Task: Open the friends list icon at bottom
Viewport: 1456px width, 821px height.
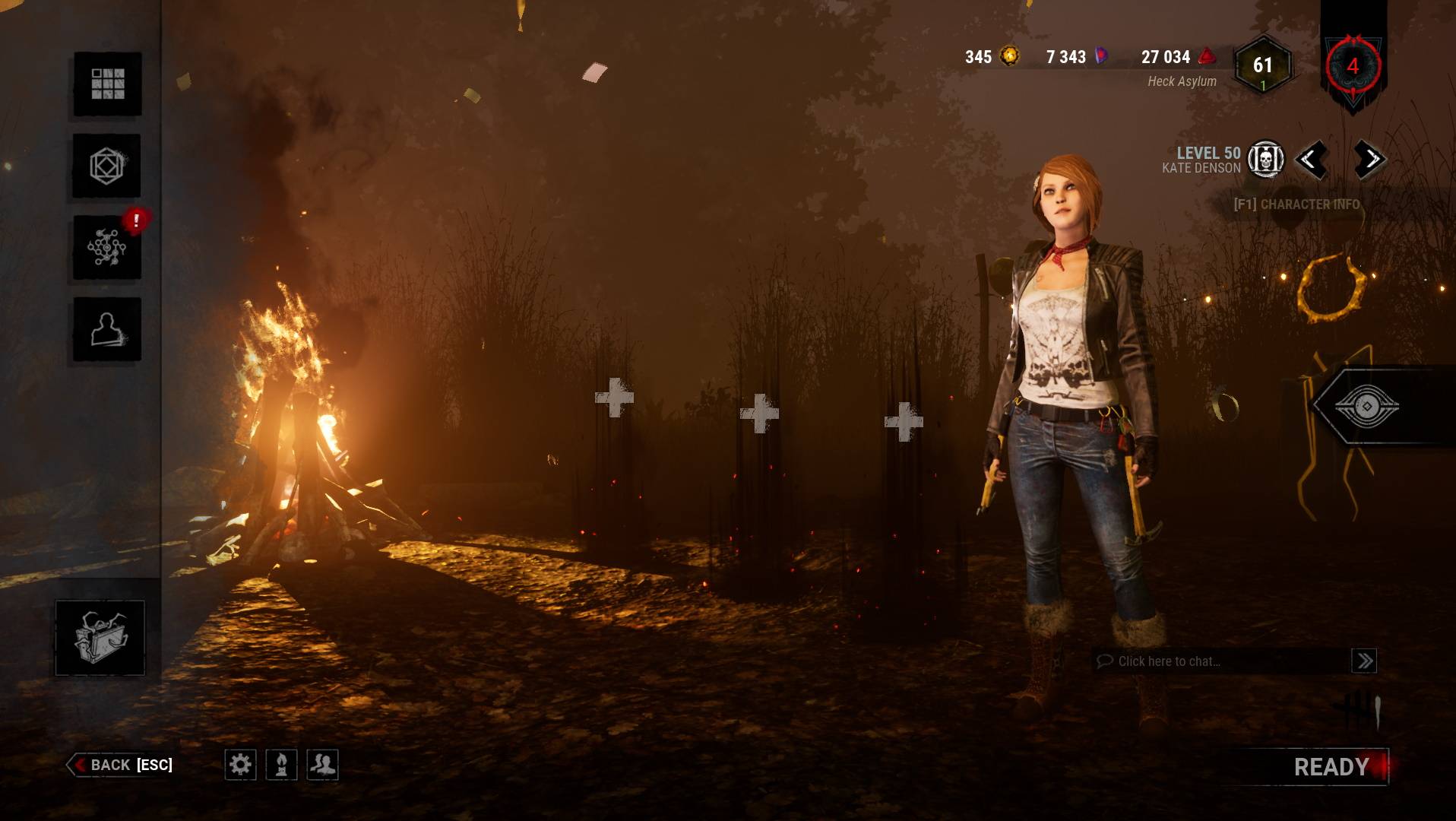Action: click(x=321, y=766)
